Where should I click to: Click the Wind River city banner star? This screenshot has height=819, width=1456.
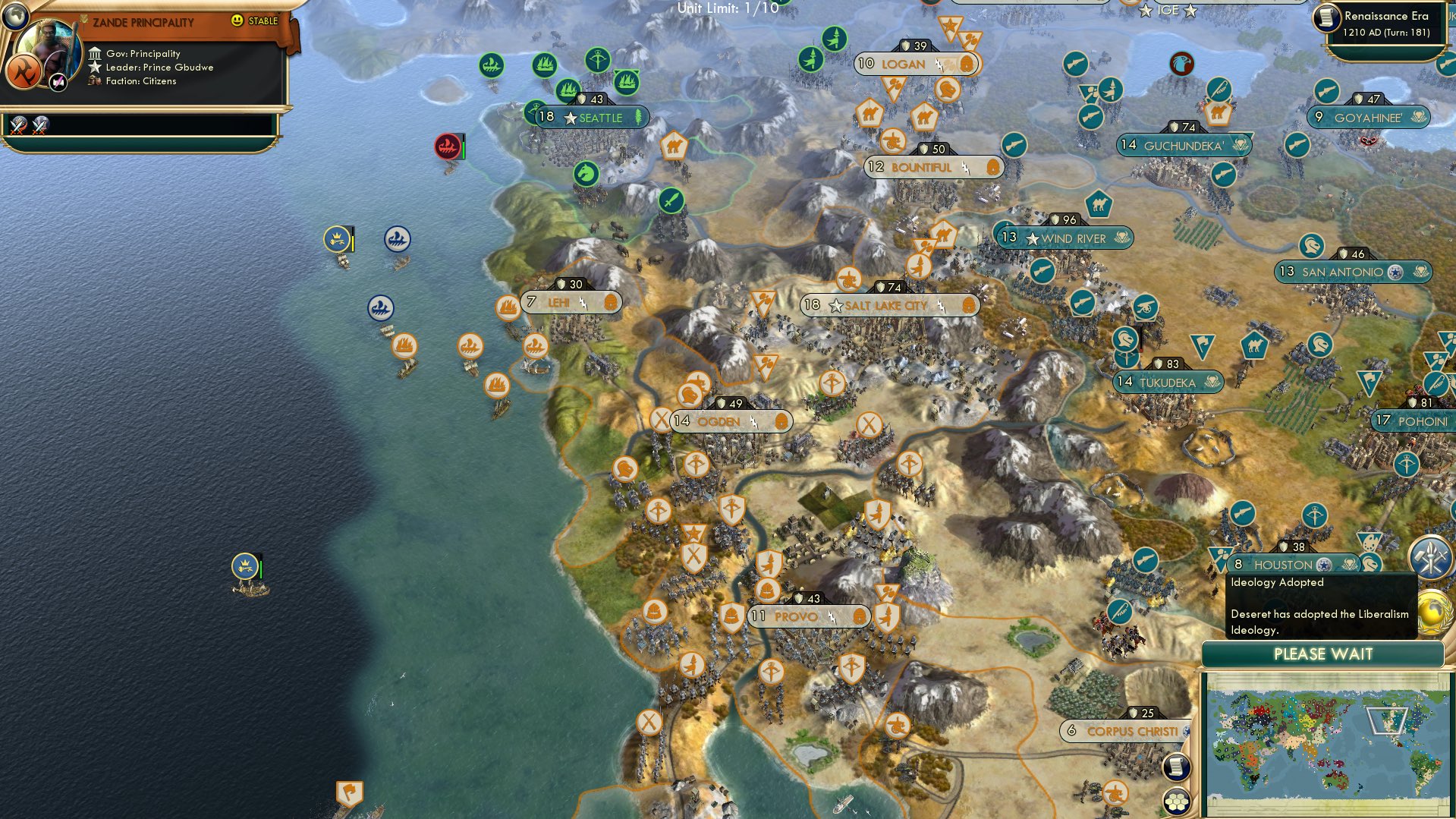coord(1033,238)
